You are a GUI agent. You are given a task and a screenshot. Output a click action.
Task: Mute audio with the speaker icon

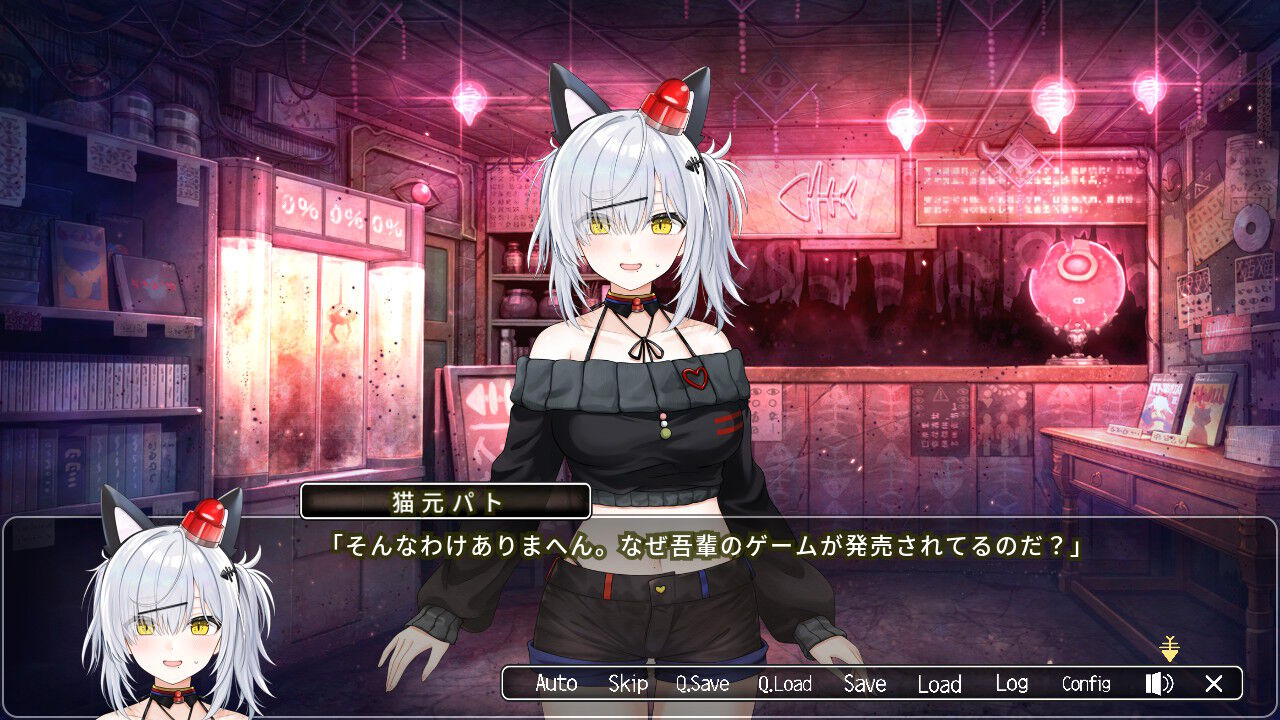coord(1157,684)
